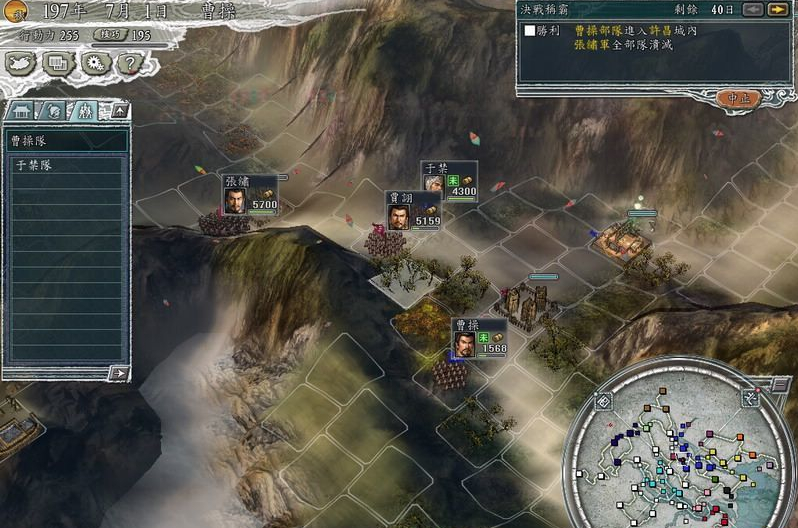
Task: Open the window list icon button
Action: click(x=58, y=63)
